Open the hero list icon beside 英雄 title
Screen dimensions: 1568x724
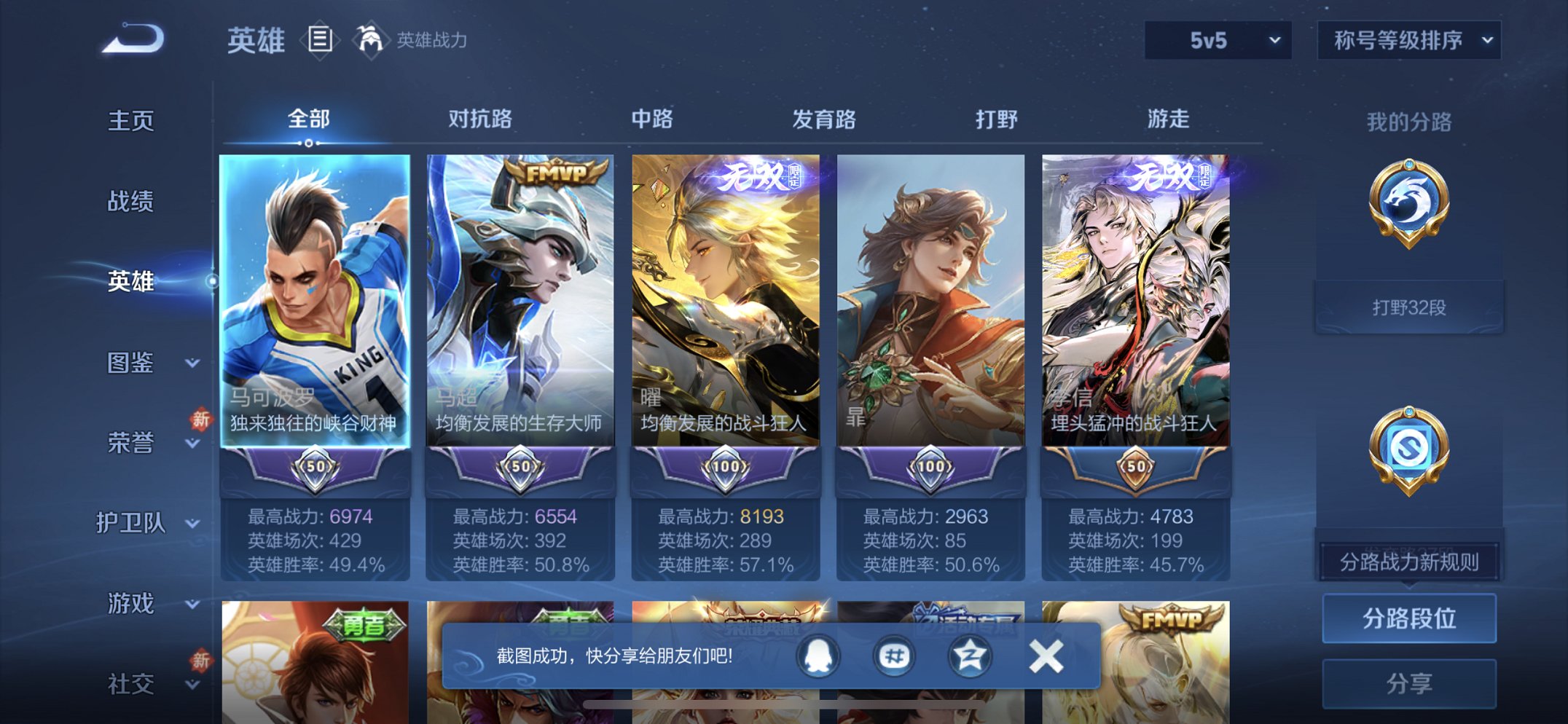click(x=319, y=40)
